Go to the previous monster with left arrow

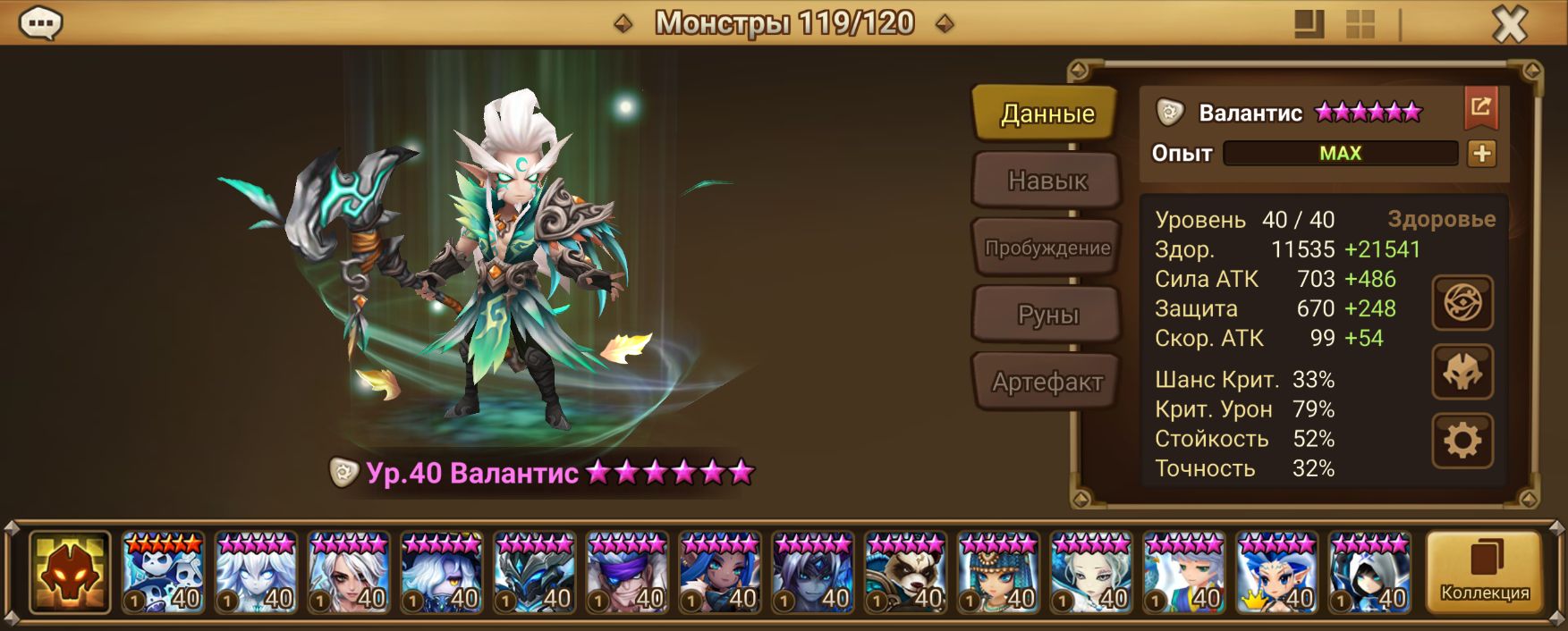pos(623,24)
